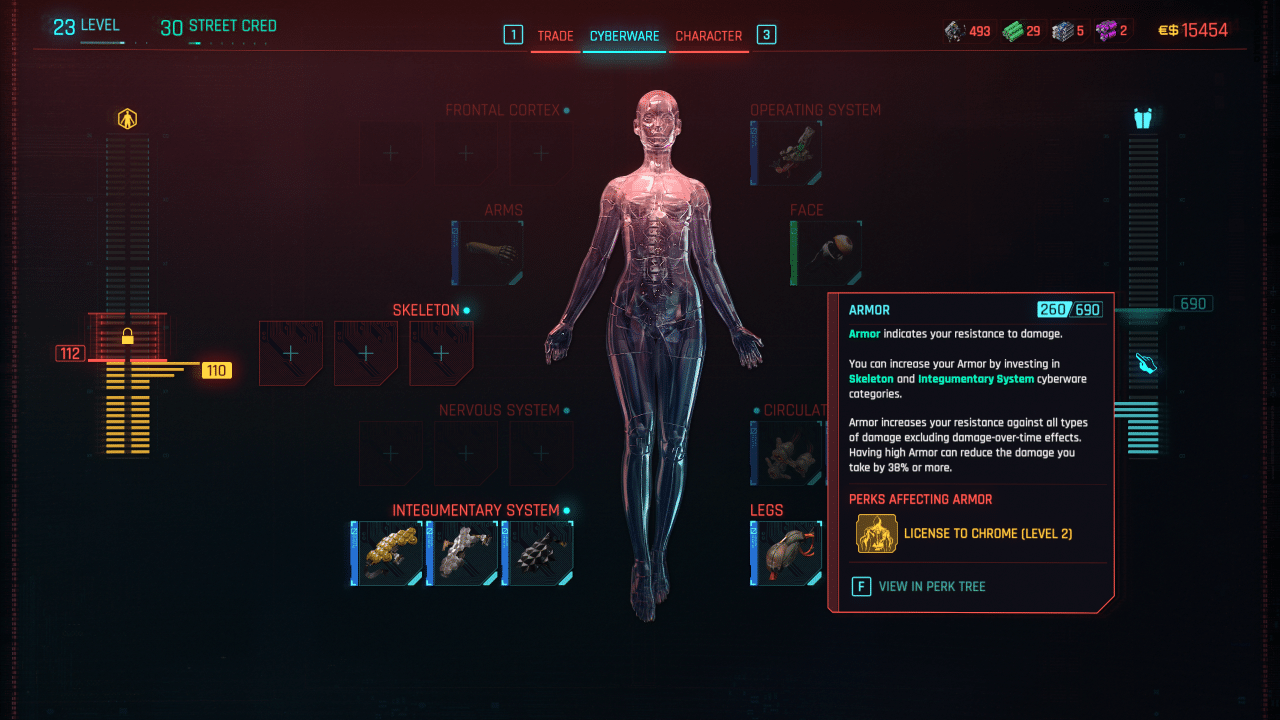This screenshot has height=720, width=1280.
Task: Select the first Integumentary System implant
Action: (x=386, y=552)
